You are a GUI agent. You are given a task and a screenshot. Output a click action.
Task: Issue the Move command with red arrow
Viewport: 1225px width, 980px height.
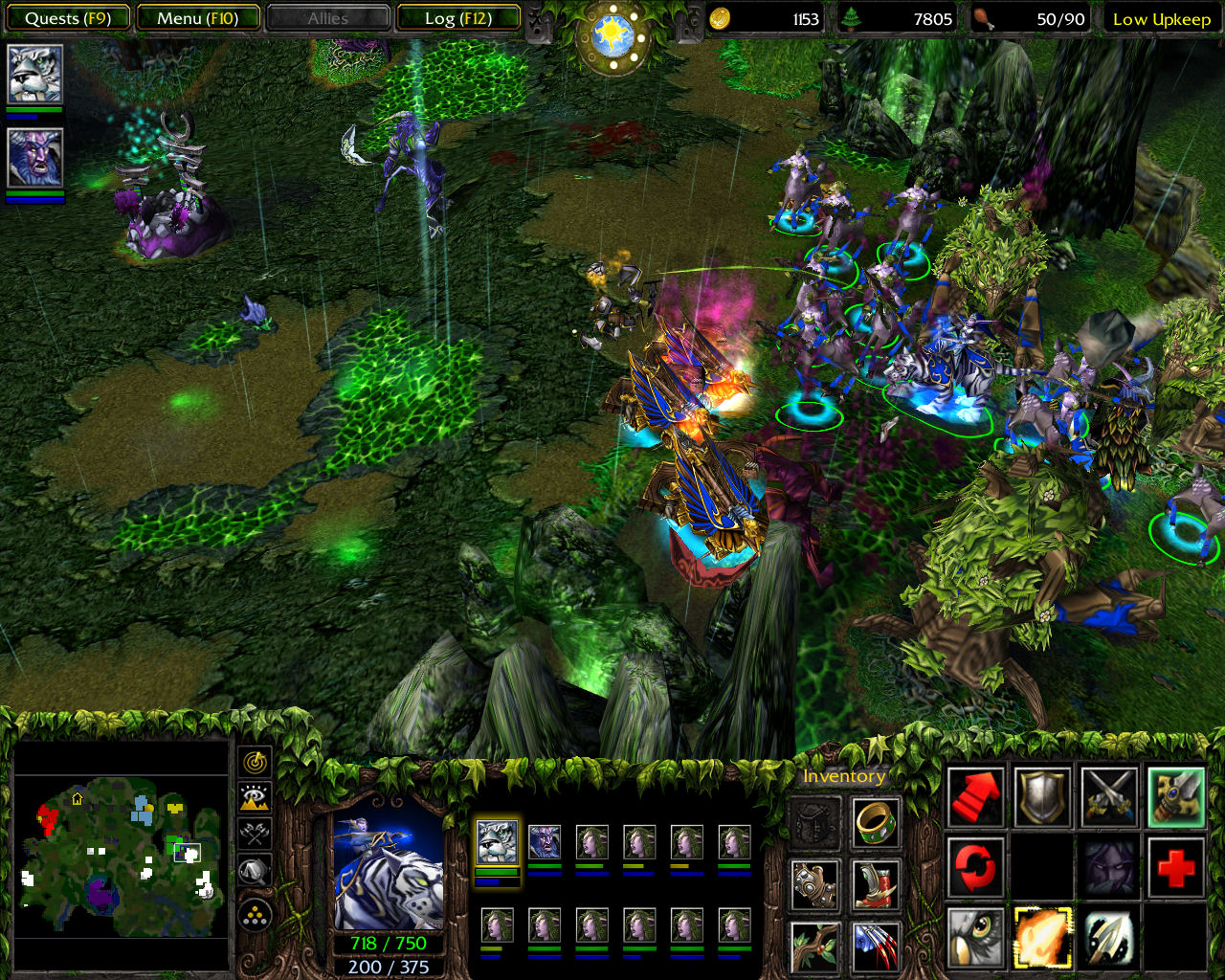point(976,796)
